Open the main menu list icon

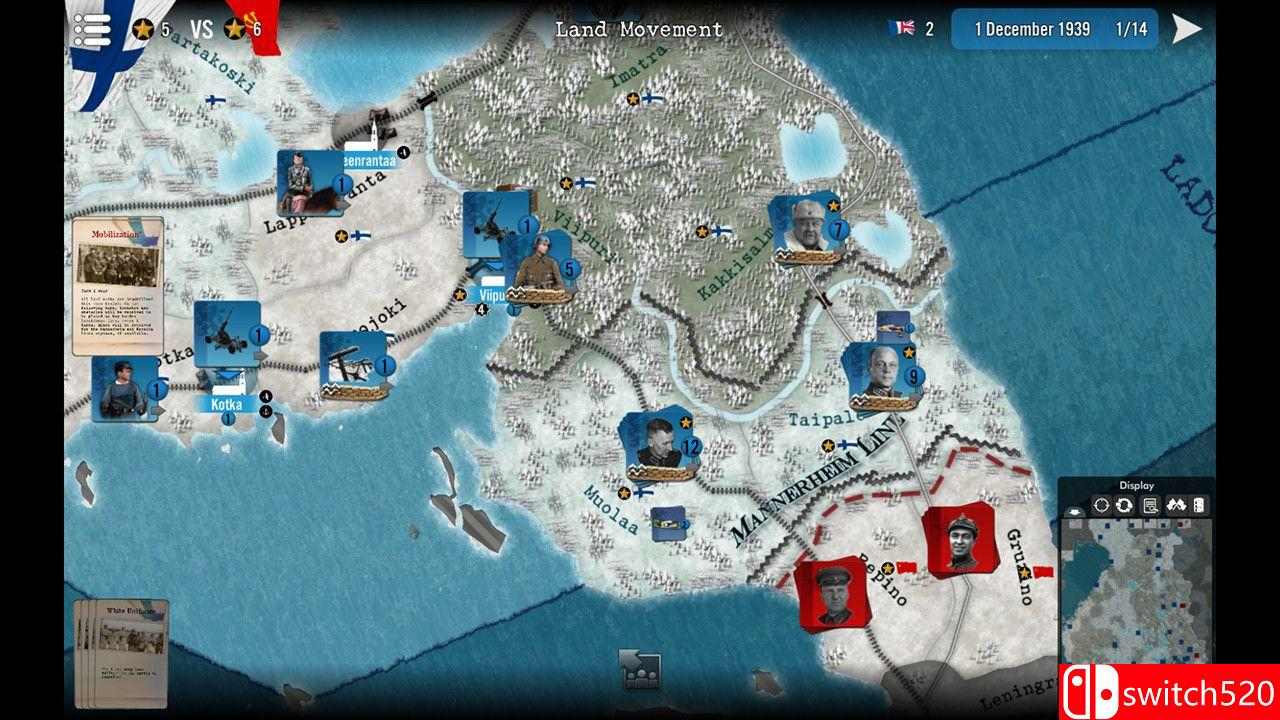tap(93, 28)
